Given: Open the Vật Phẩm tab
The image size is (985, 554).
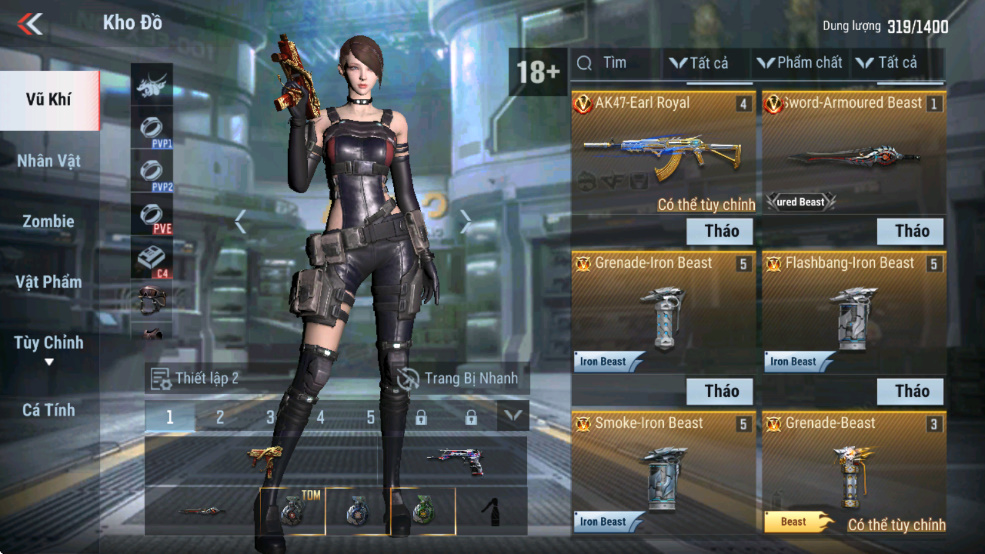Looking at the screenshot, I should point(49,282).
